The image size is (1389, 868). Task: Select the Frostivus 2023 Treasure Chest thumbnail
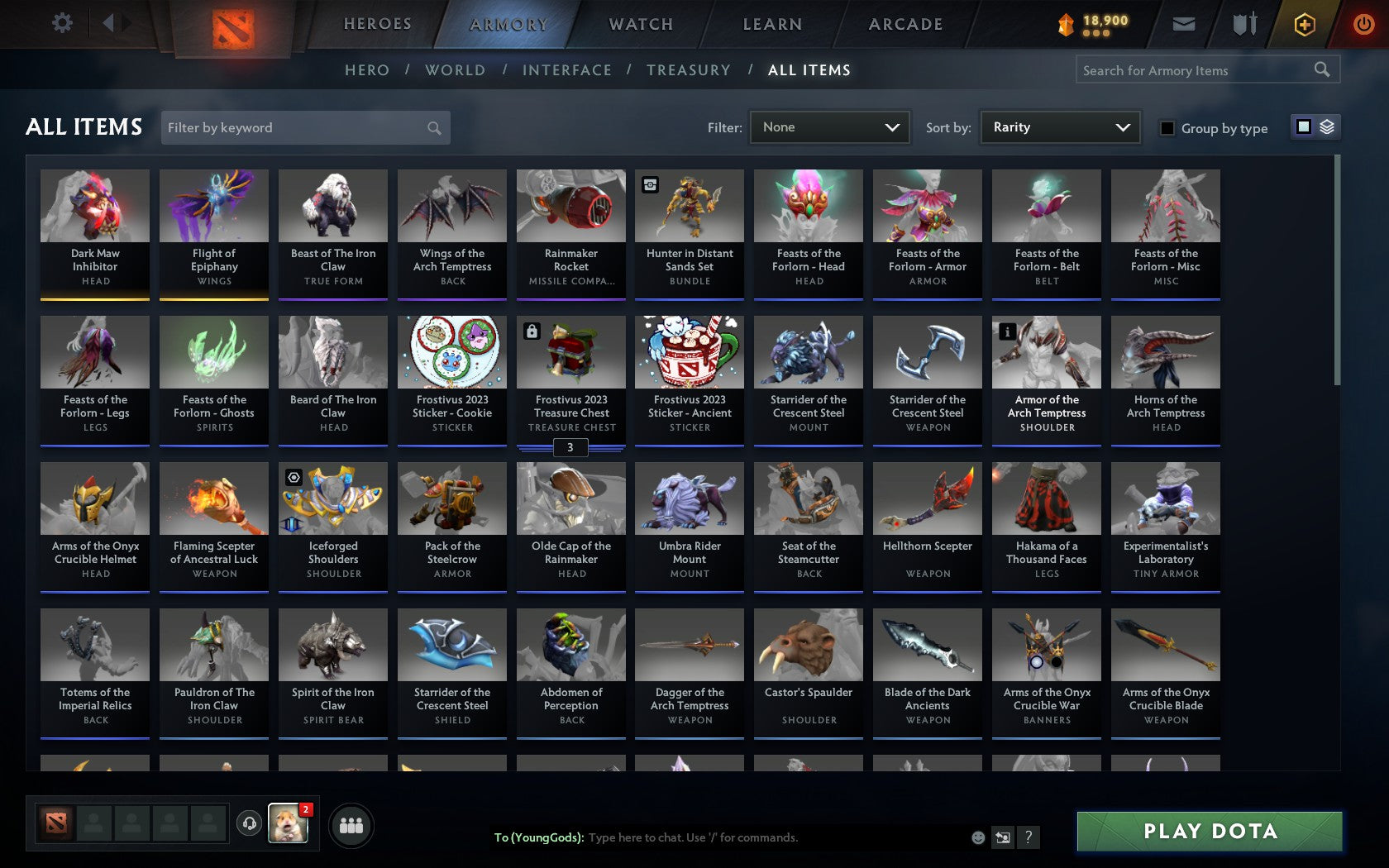pyautogui.click(x=570, y=353)
